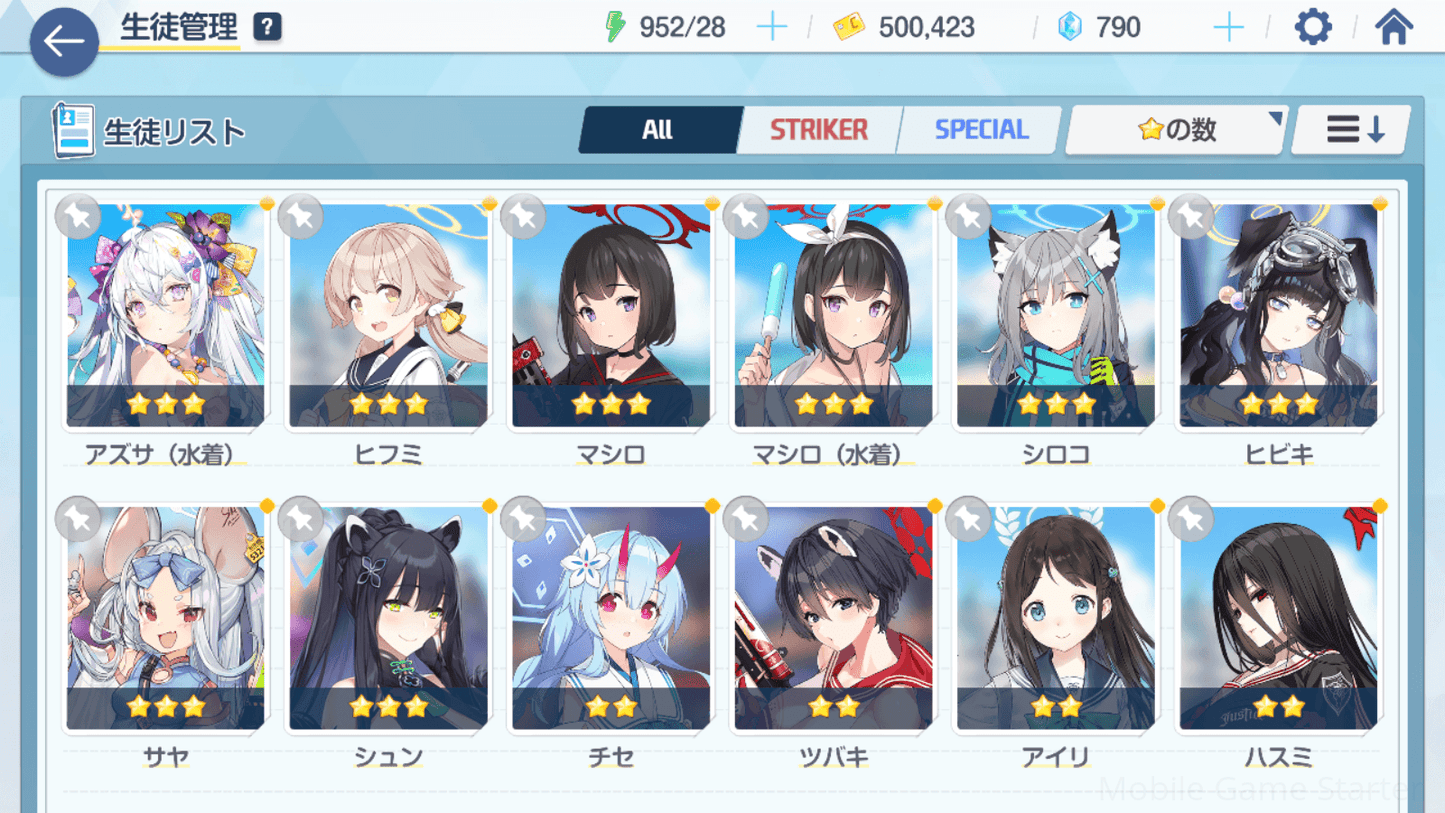Open the star count sort dropdown
Viewport: 1445px width, 813px height.
[1176, 130]
